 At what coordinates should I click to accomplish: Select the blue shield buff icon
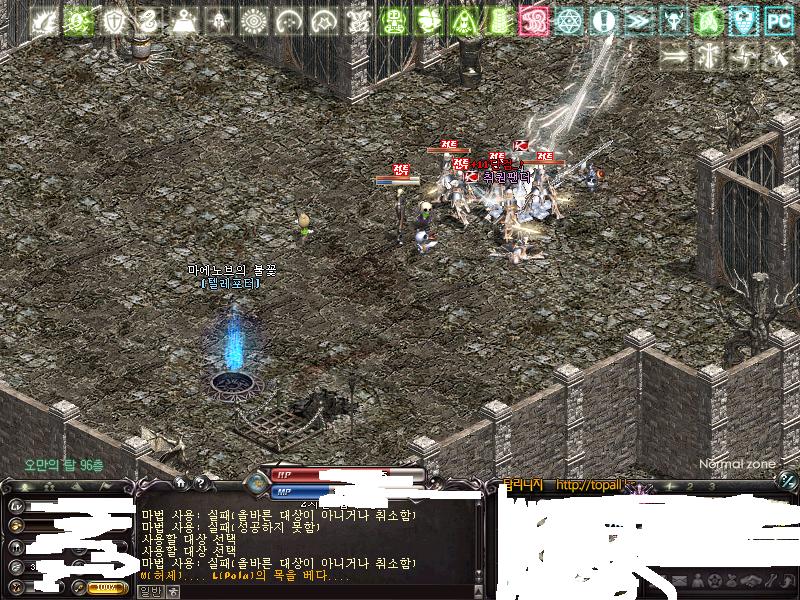[x=743, y=20]
